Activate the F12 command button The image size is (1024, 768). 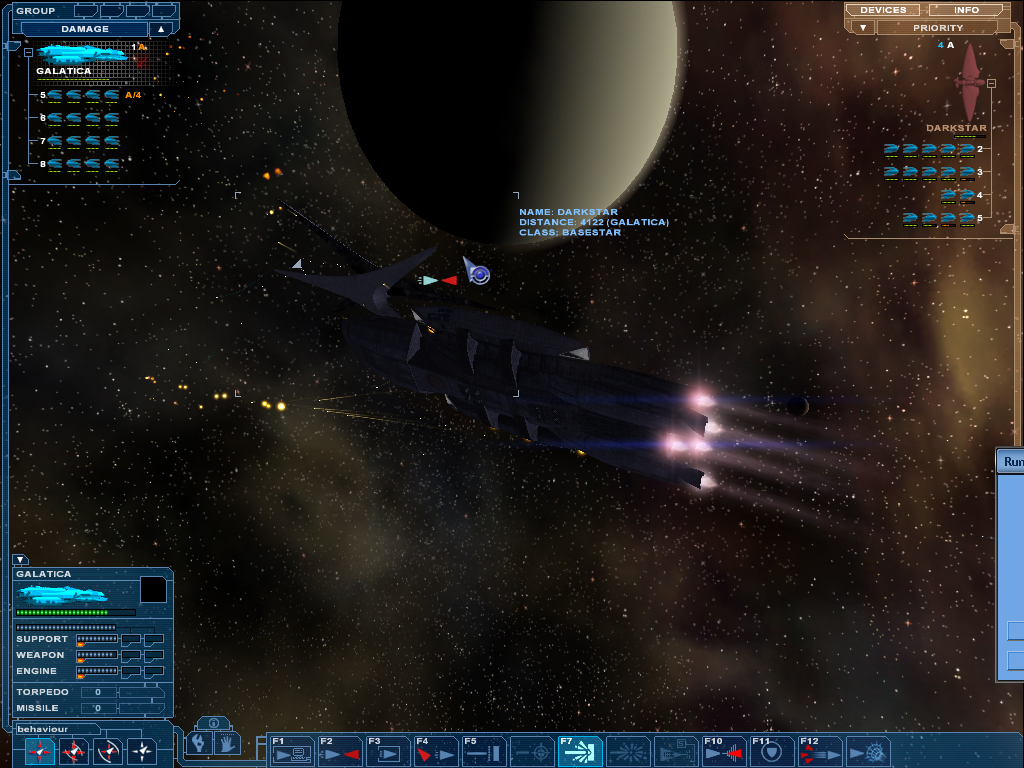coord(820,750)
